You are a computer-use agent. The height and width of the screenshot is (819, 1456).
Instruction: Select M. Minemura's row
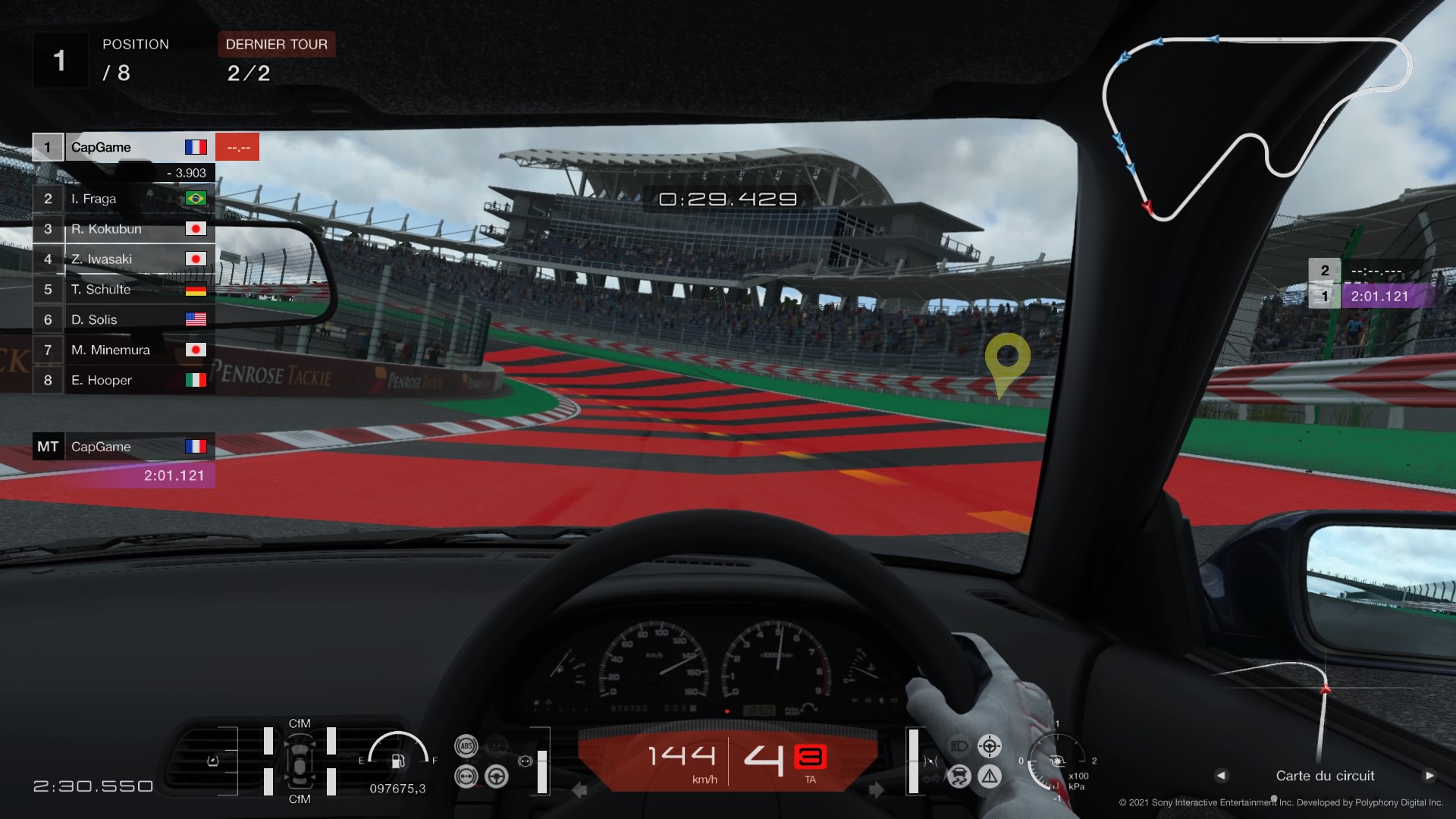pyautogui.click(x=124, y=350)
